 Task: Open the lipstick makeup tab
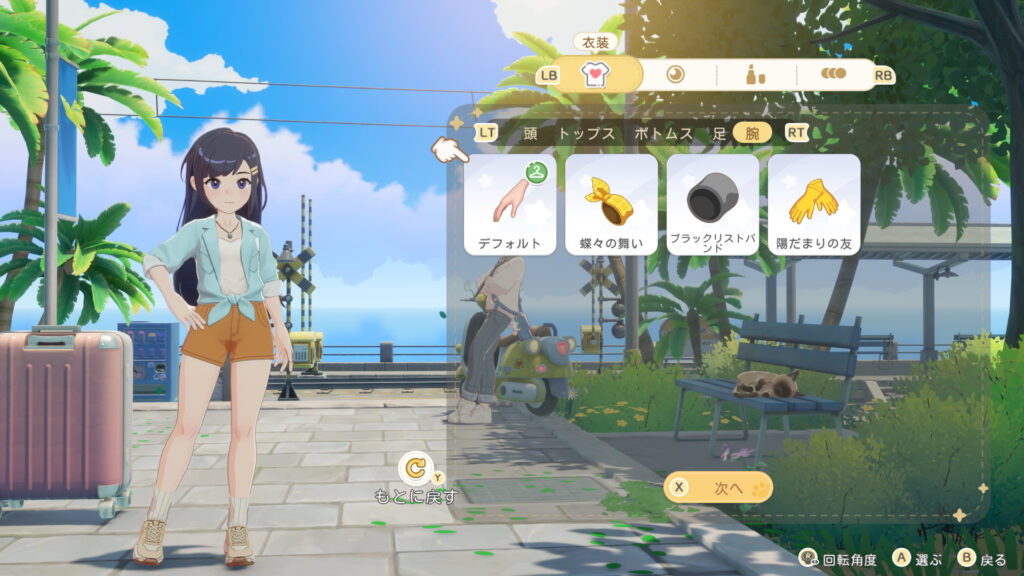point(756,75)
